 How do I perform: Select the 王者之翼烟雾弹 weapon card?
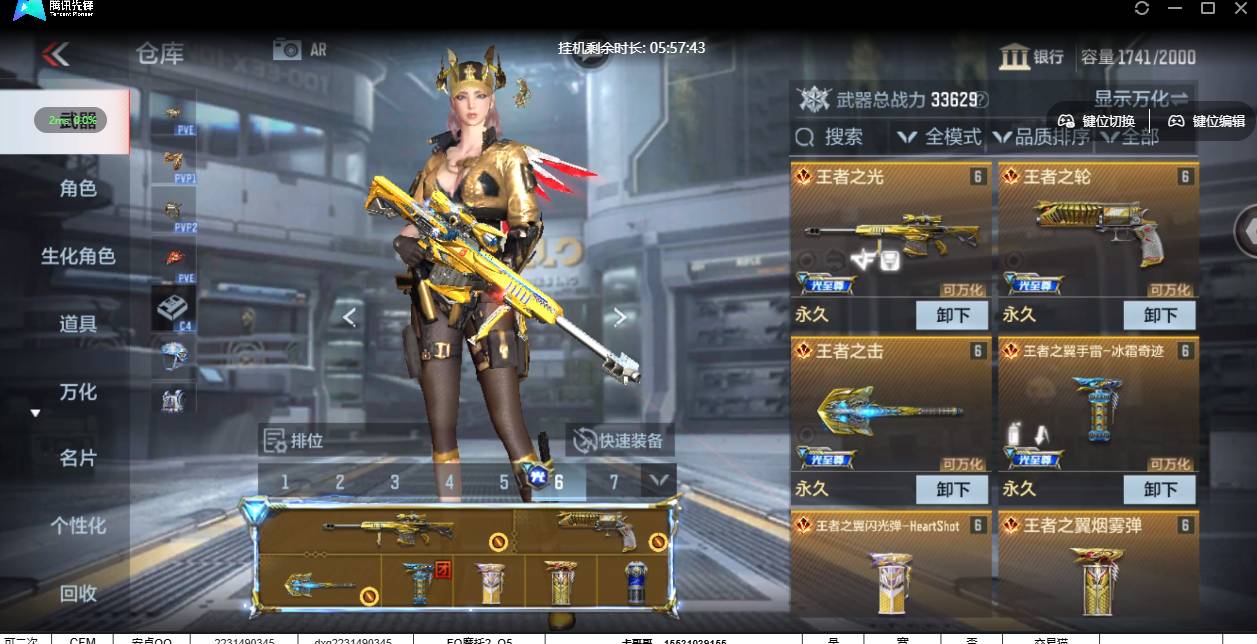[x=1097, y=565]
